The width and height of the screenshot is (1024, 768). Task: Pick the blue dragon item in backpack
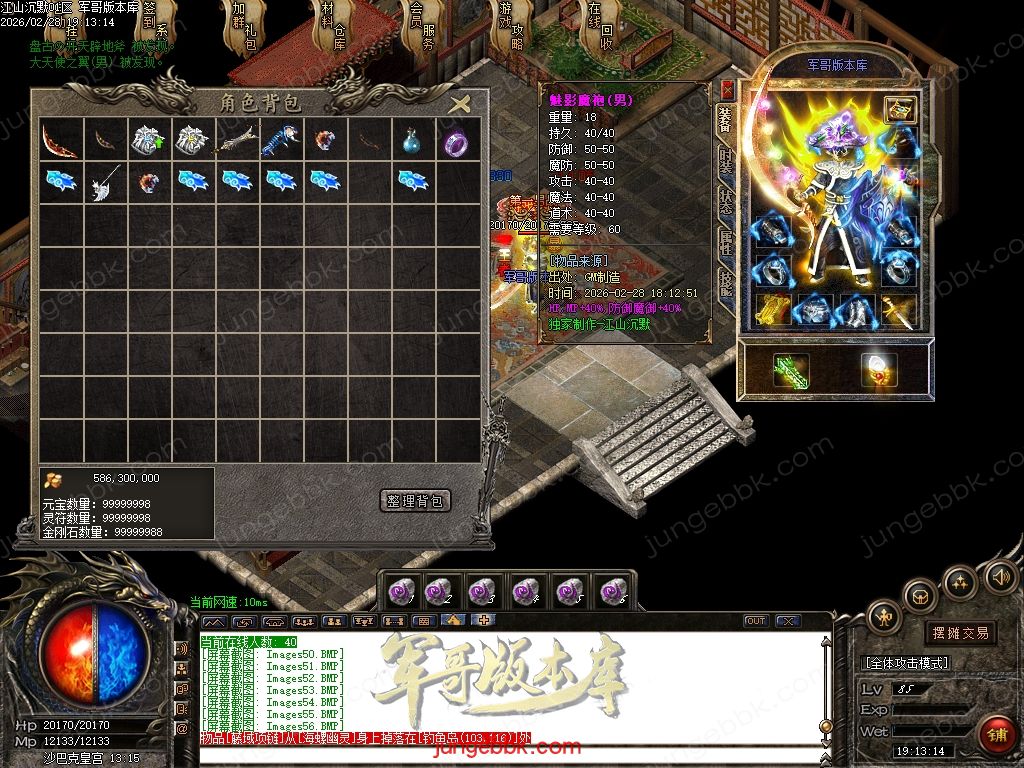click(279, 141)
